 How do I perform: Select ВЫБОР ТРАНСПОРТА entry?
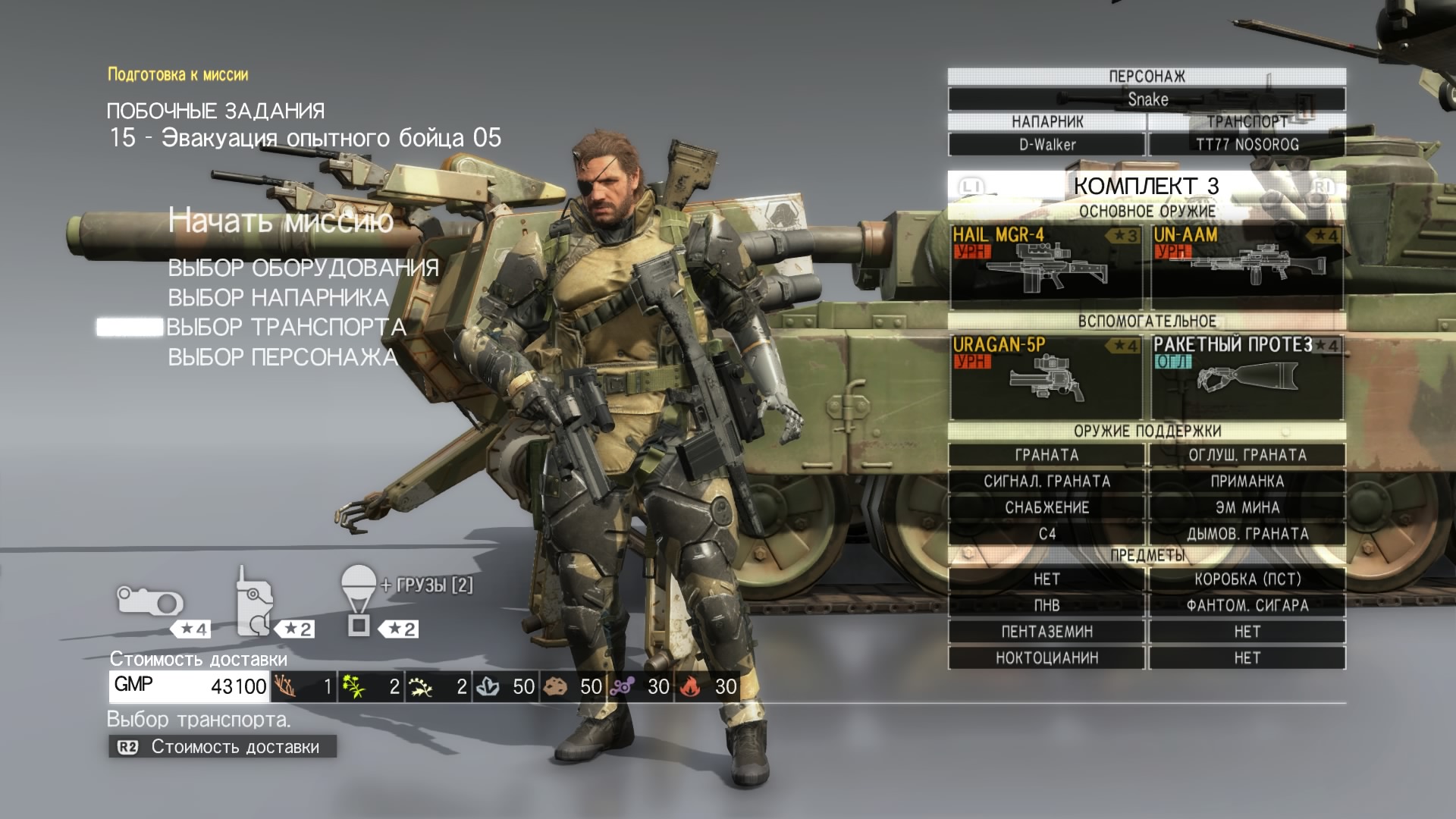[x=286, y=327]
